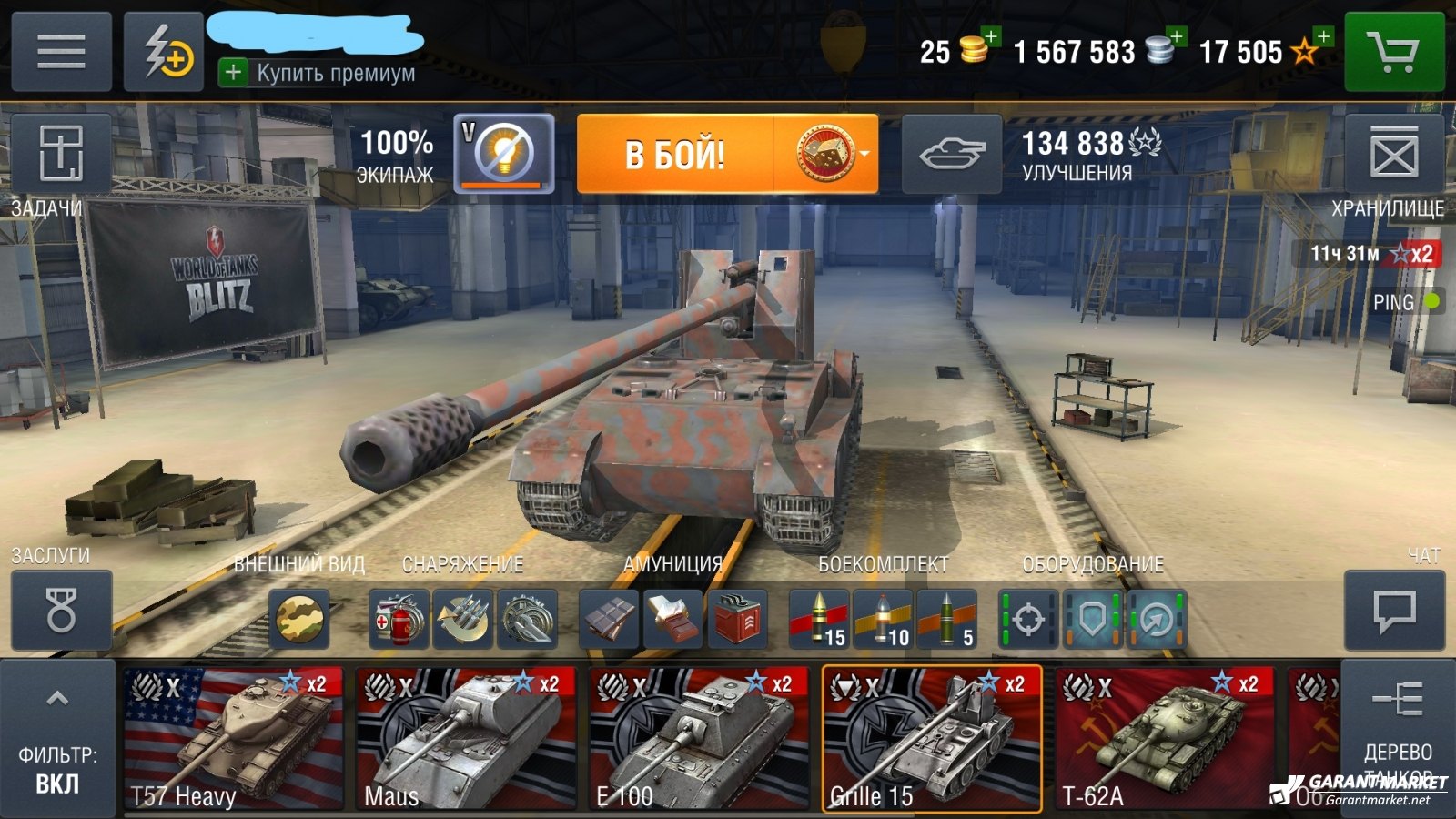Screen dimensions: 1456x819
Task: Buy premium via Купить премиум
Action: point(318,73)
